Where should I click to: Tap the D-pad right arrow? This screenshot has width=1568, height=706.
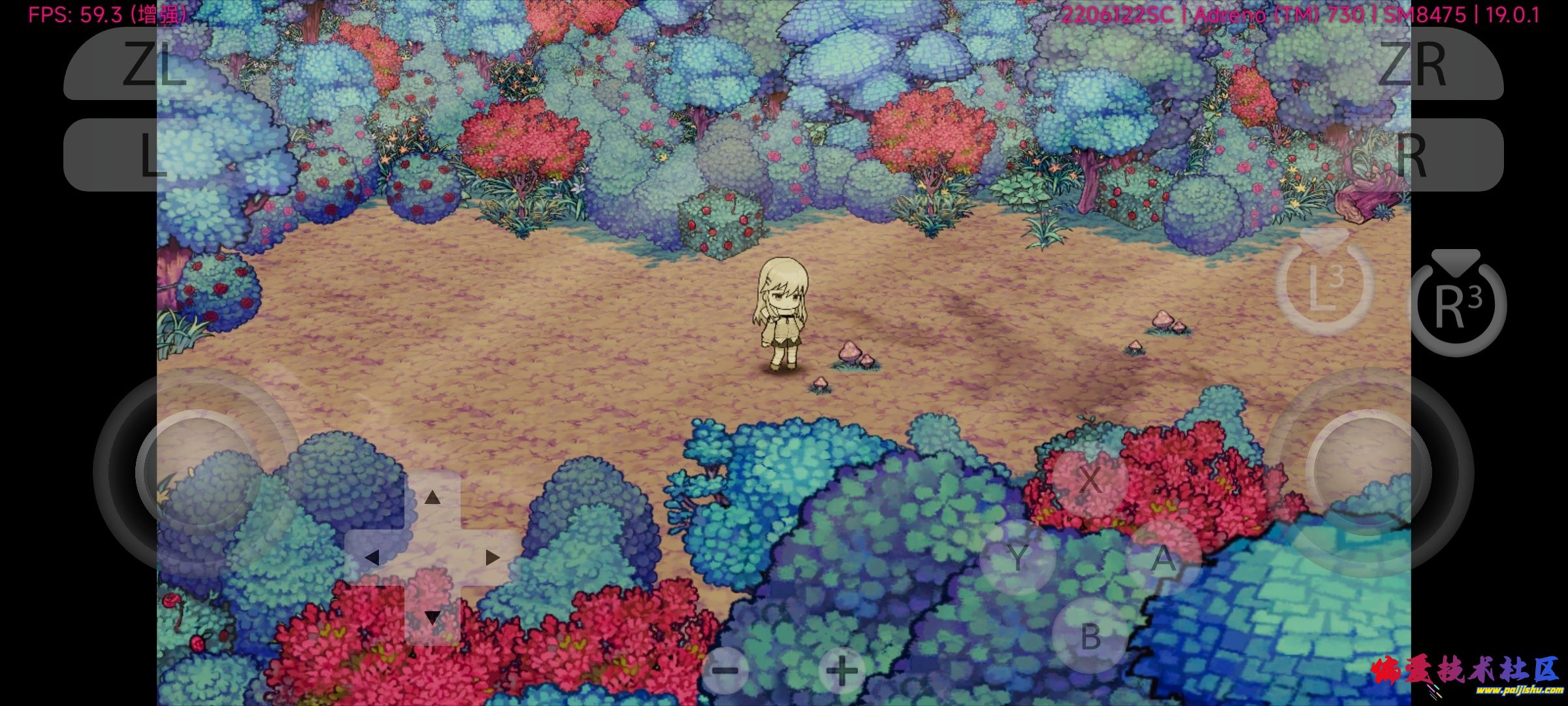(x=492, y=558)
